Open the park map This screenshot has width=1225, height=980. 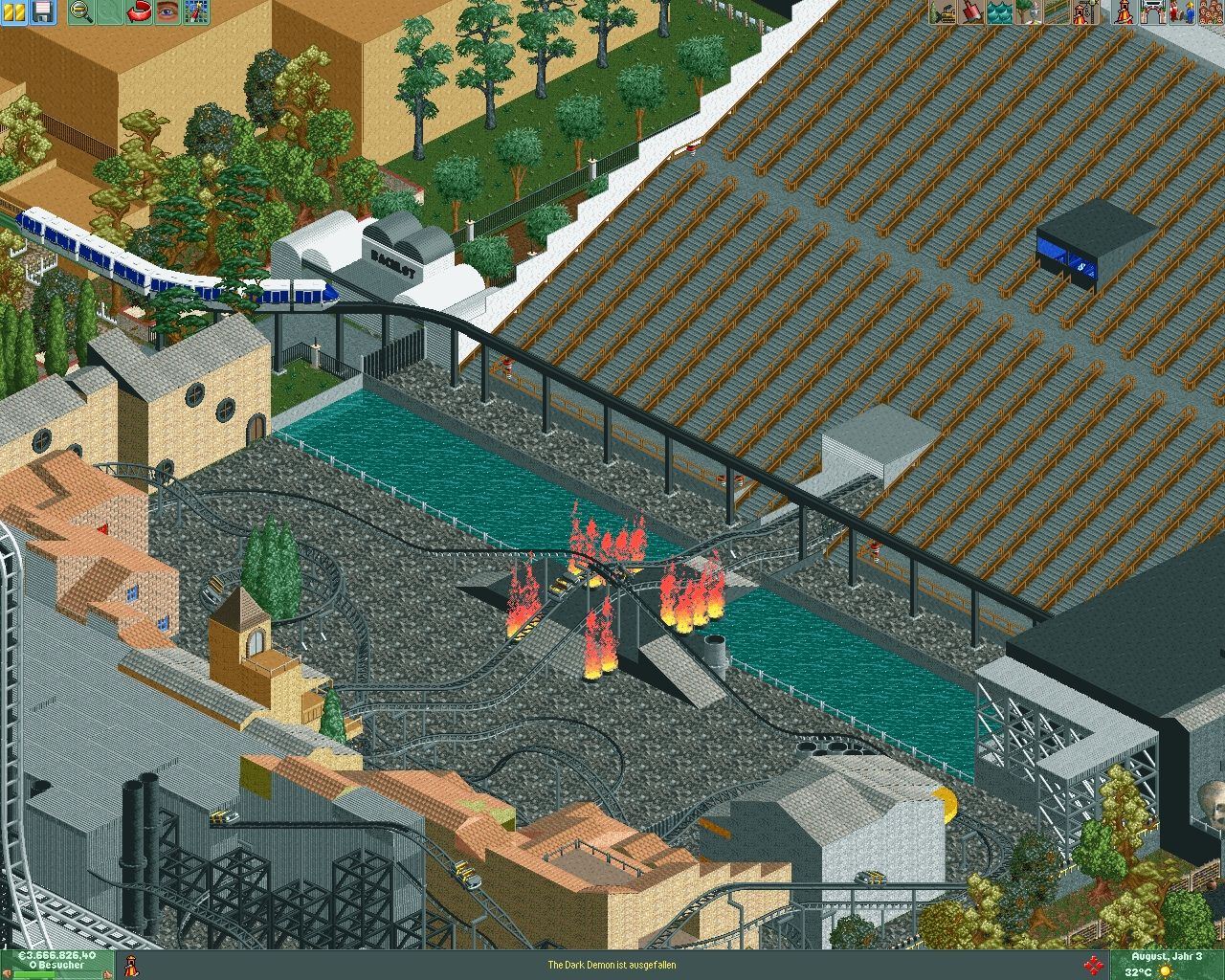pyautogui.click(x=196, y=11)
